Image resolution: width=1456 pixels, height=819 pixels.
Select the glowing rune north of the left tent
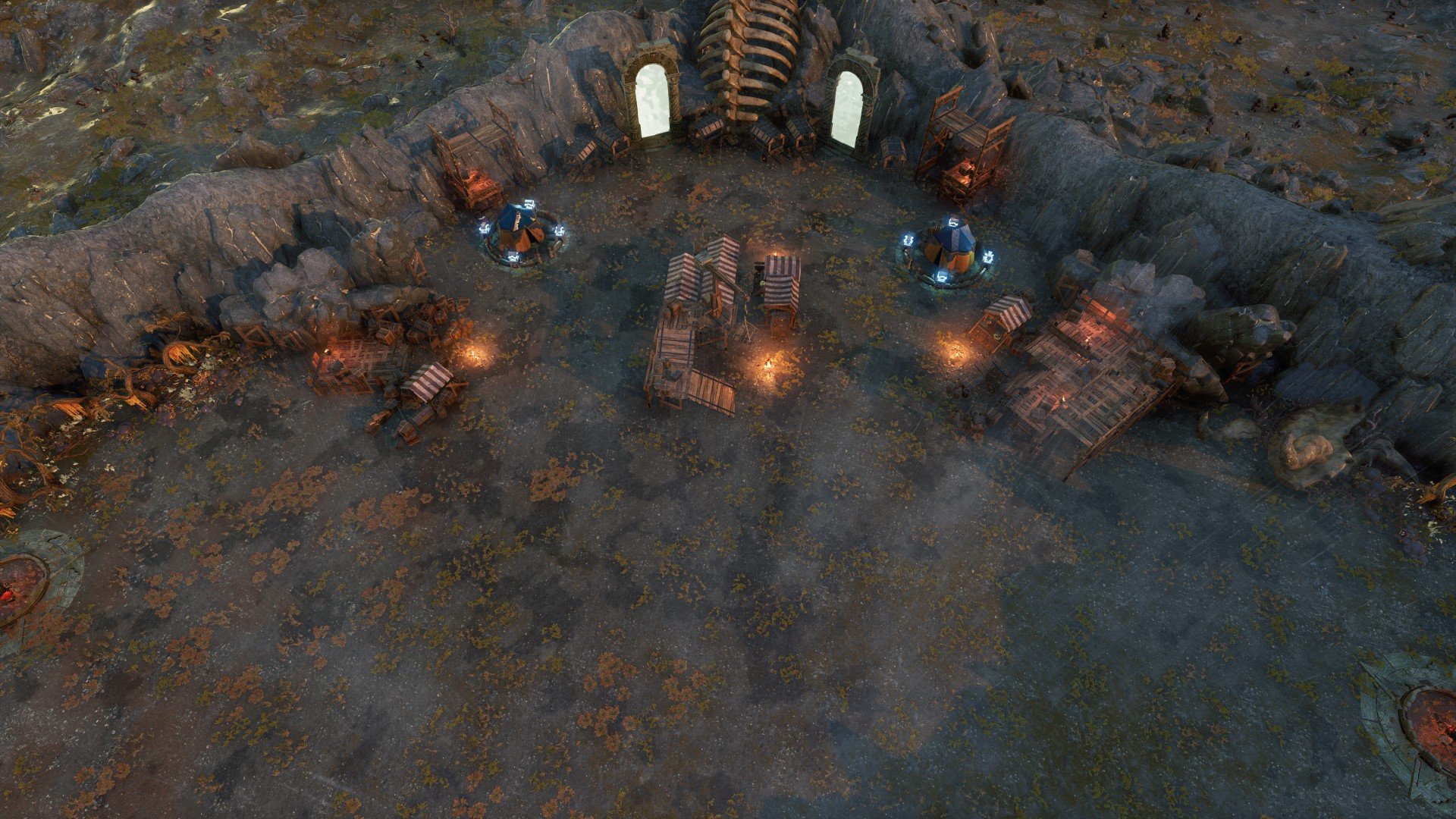(530, 205)
